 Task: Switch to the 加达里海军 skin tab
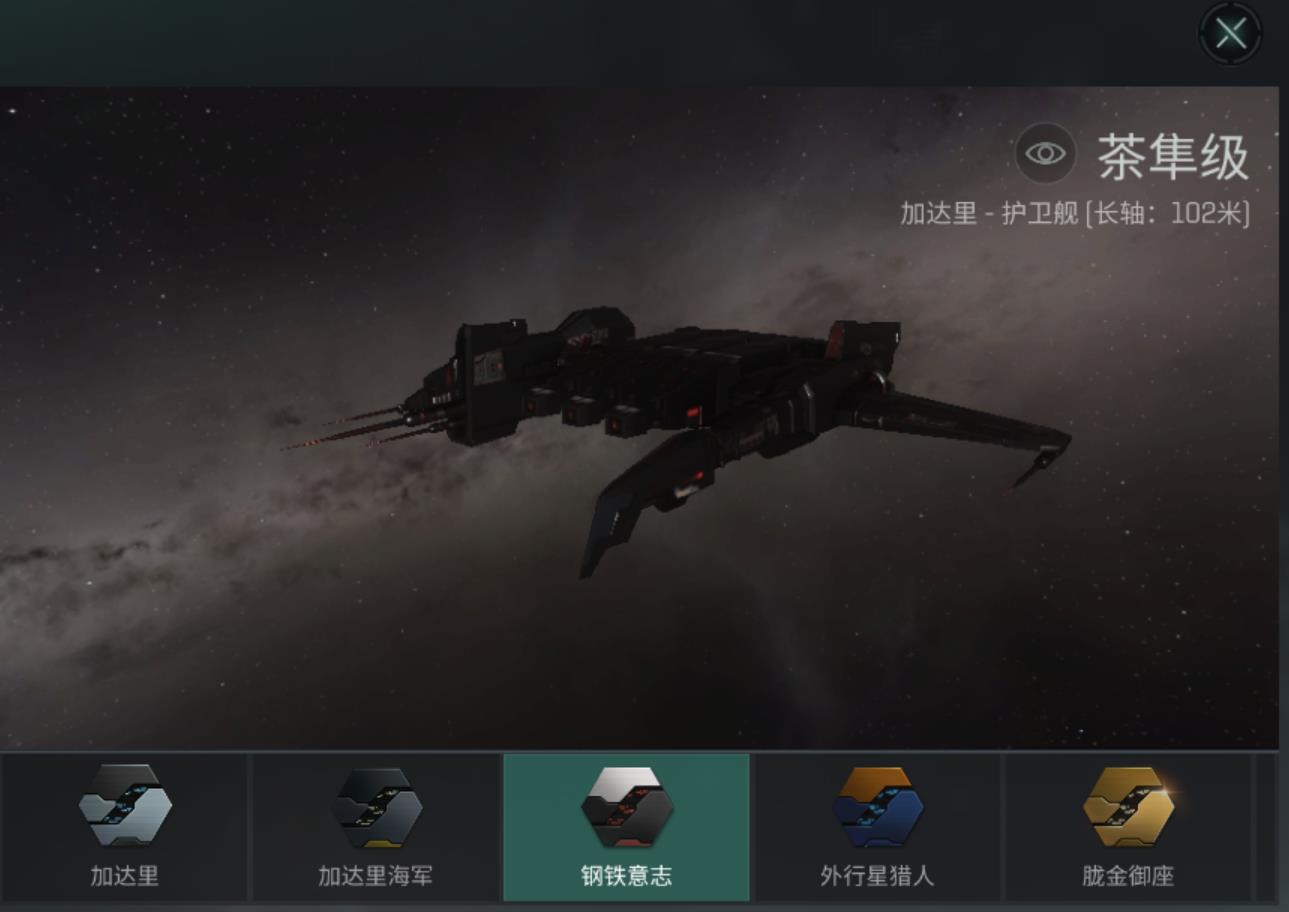click(379, 827)
